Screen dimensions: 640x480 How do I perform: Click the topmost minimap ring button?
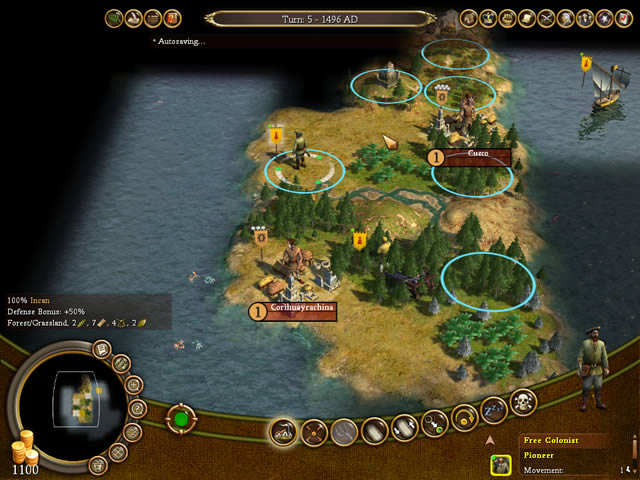coord(101,349)
